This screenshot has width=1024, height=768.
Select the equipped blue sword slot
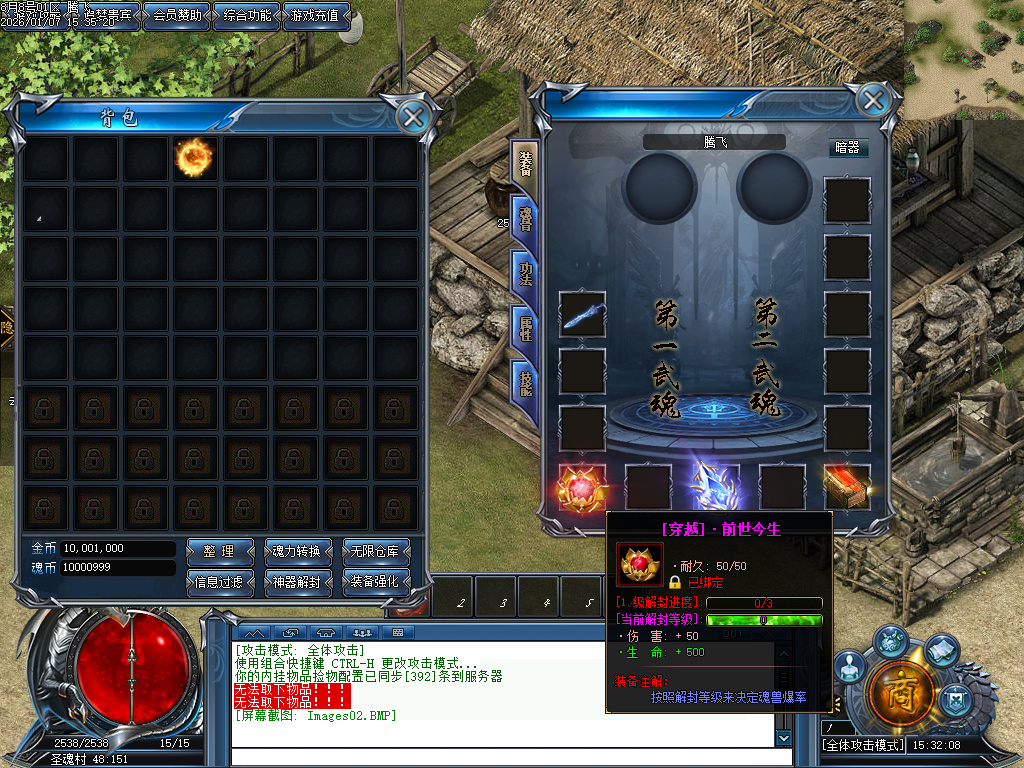tap(582, 314)
